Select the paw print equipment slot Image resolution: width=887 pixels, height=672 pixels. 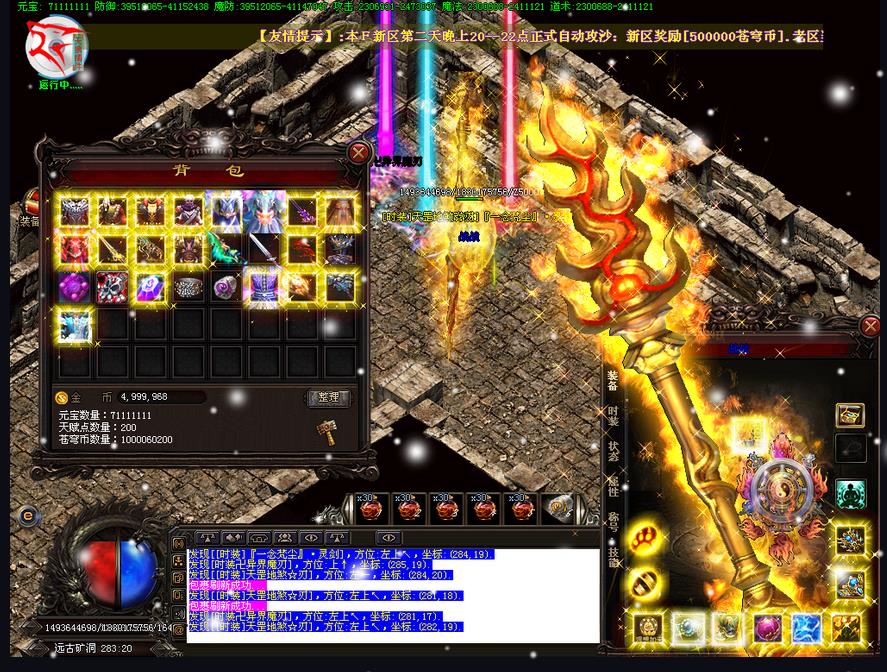(645, 538)
